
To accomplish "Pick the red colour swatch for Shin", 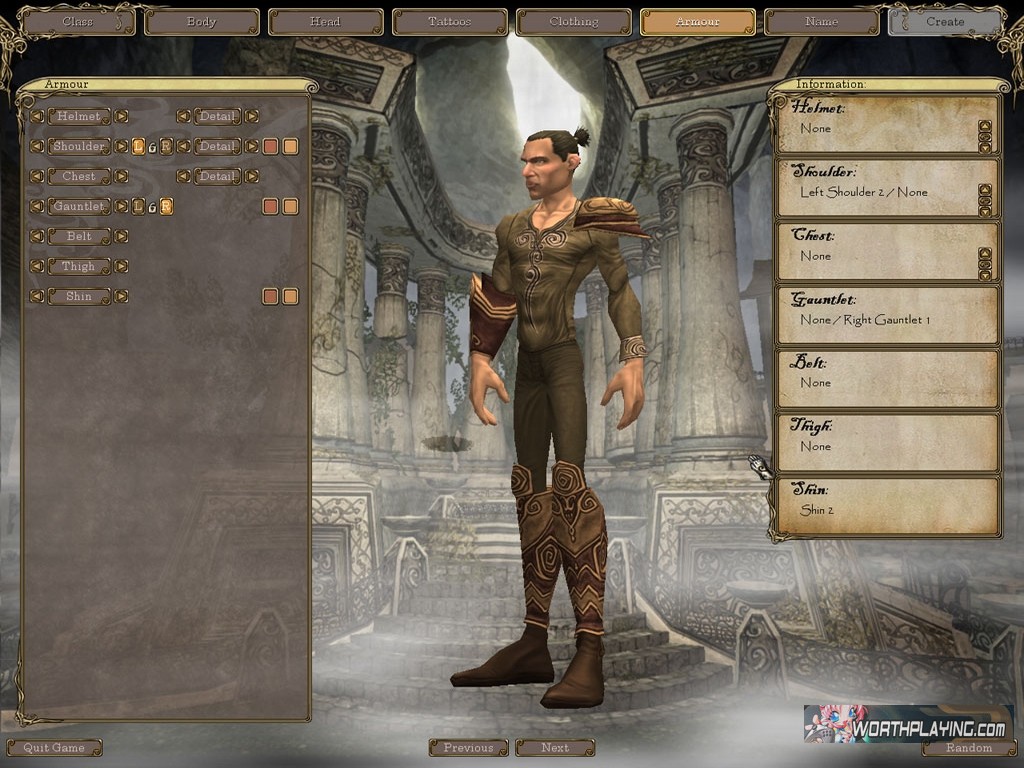I will tap(270, 296).
